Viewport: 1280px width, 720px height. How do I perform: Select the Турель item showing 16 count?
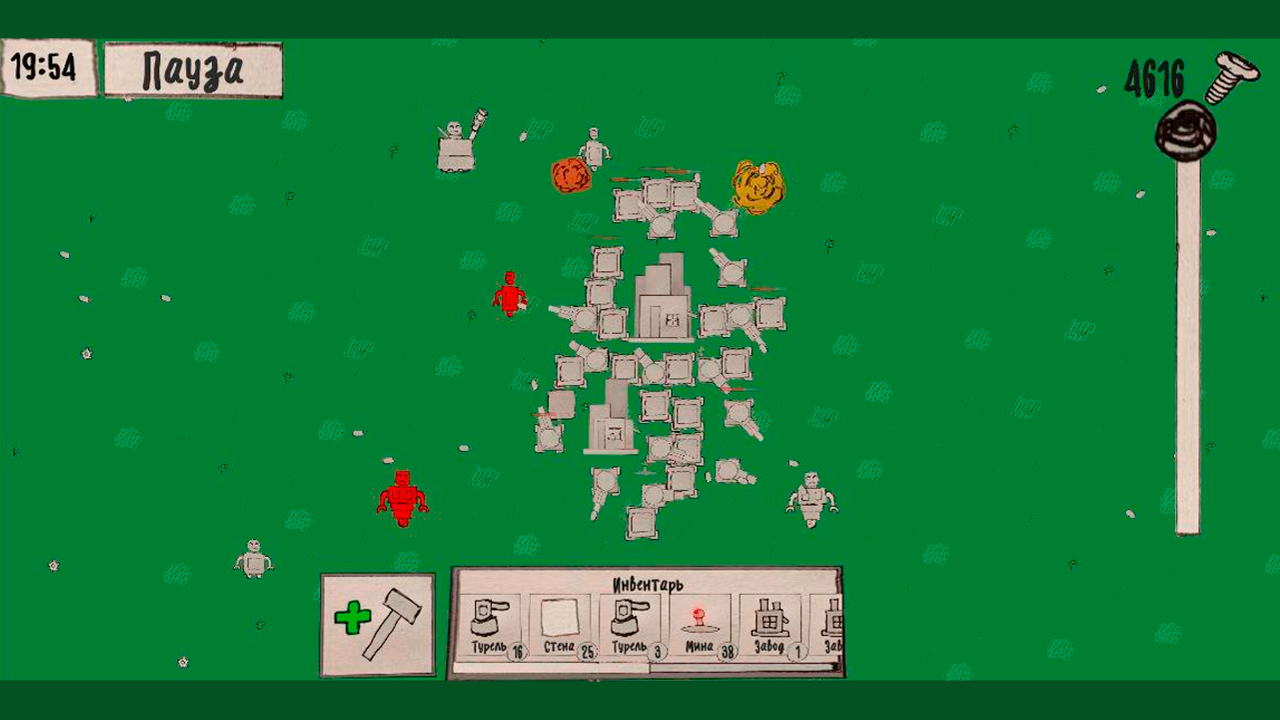(x=490, y=620)
